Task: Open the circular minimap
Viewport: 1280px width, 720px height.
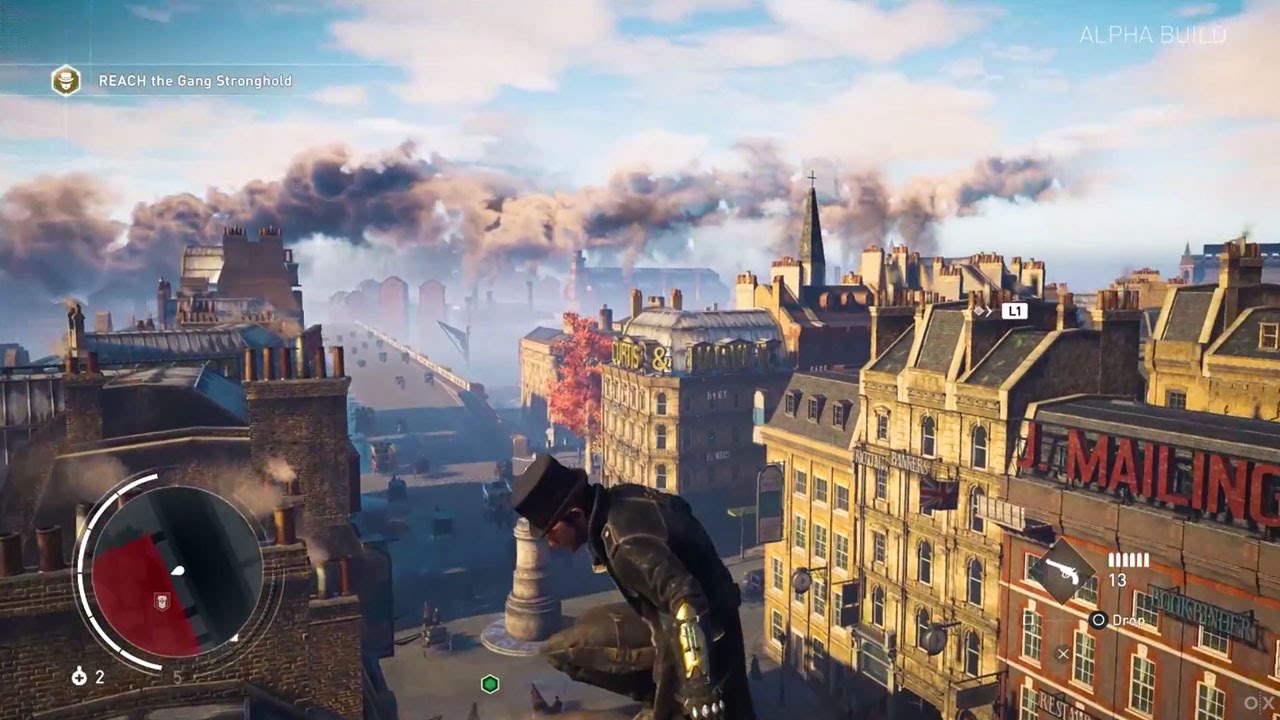Action: coord(177,571)
